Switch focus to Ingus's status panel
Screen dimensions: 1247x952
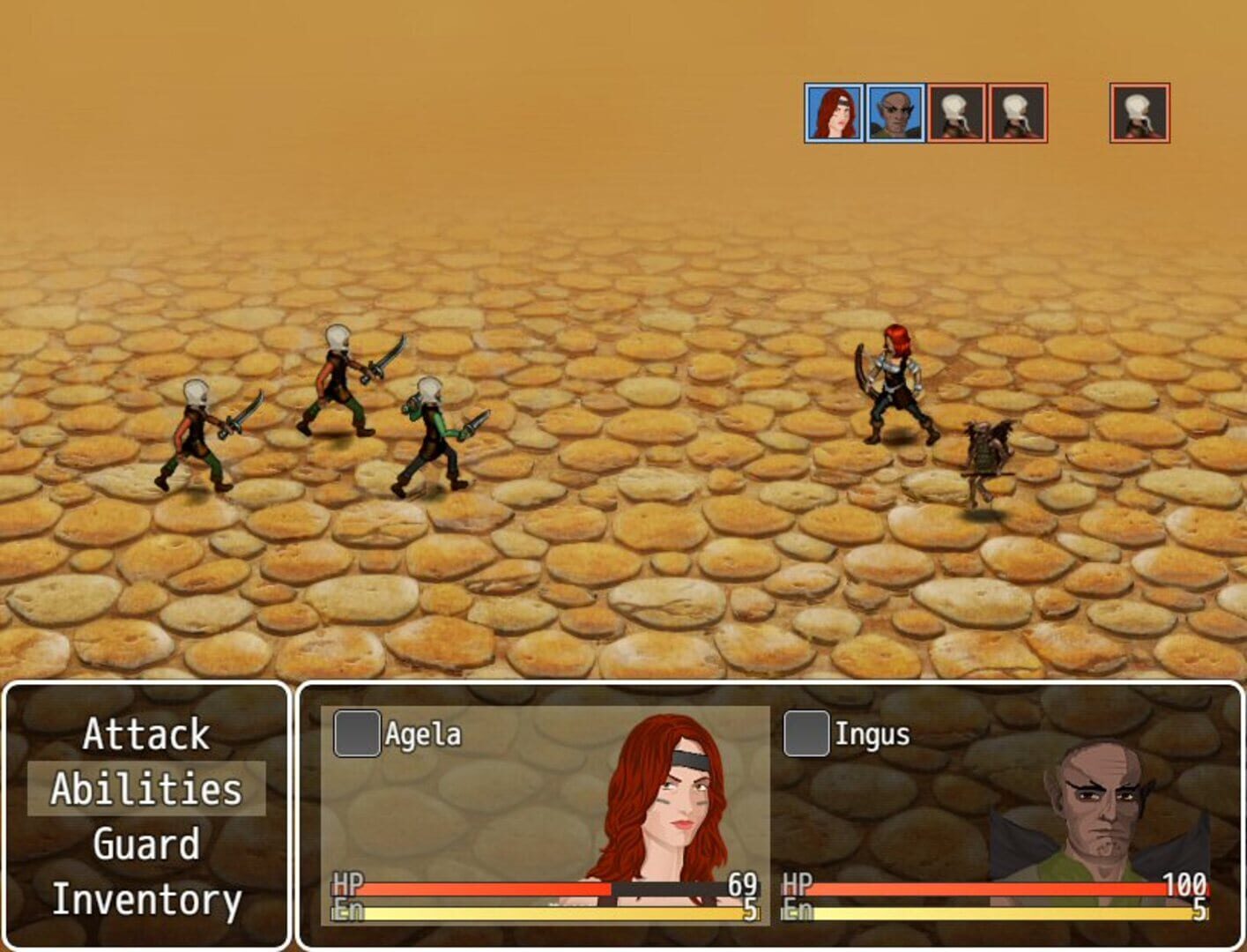coord(987,820)
